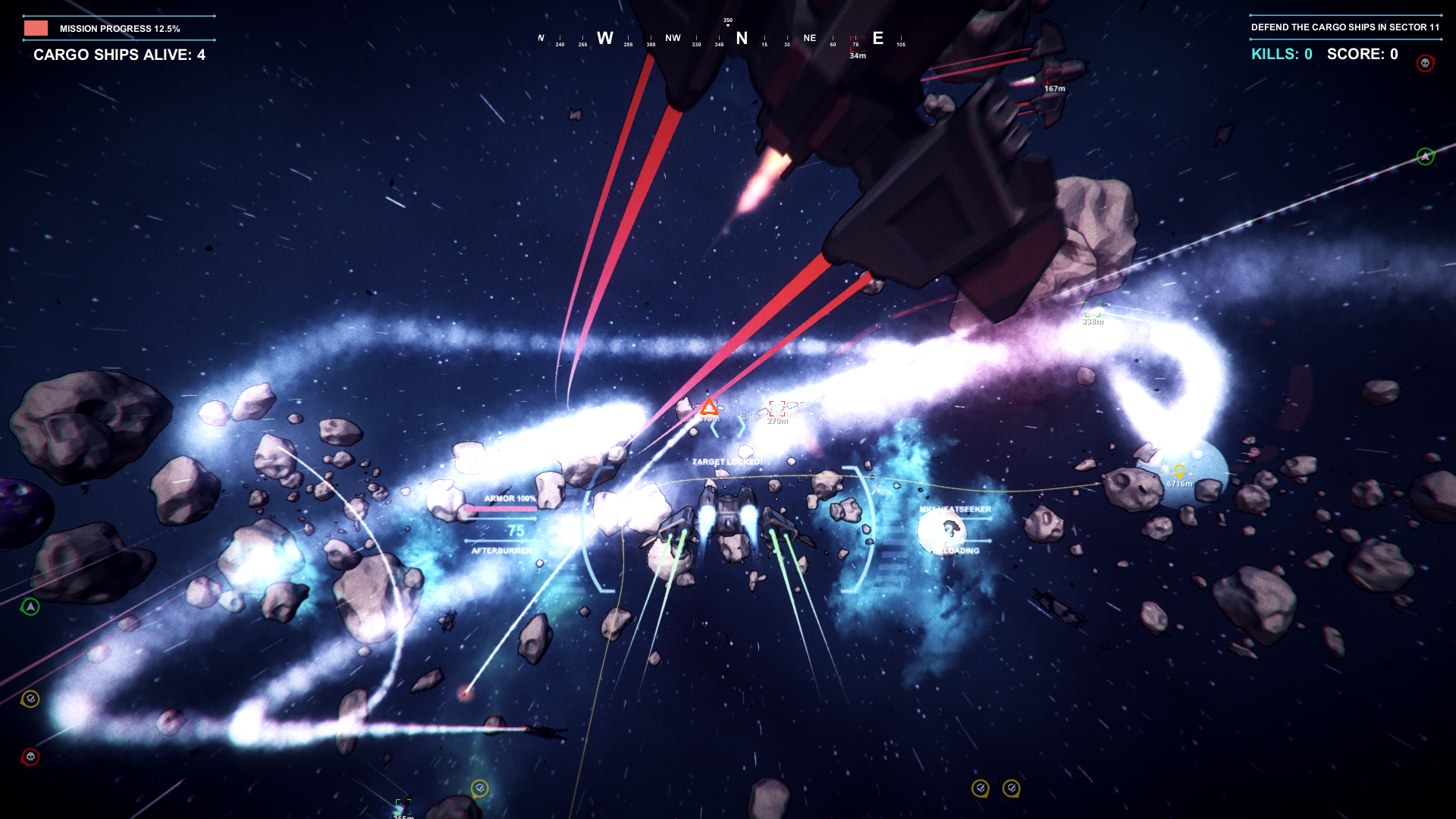Select the green ally bracket at 338m
This screenshot has height=819, width=1456.
coord(1093,309)
